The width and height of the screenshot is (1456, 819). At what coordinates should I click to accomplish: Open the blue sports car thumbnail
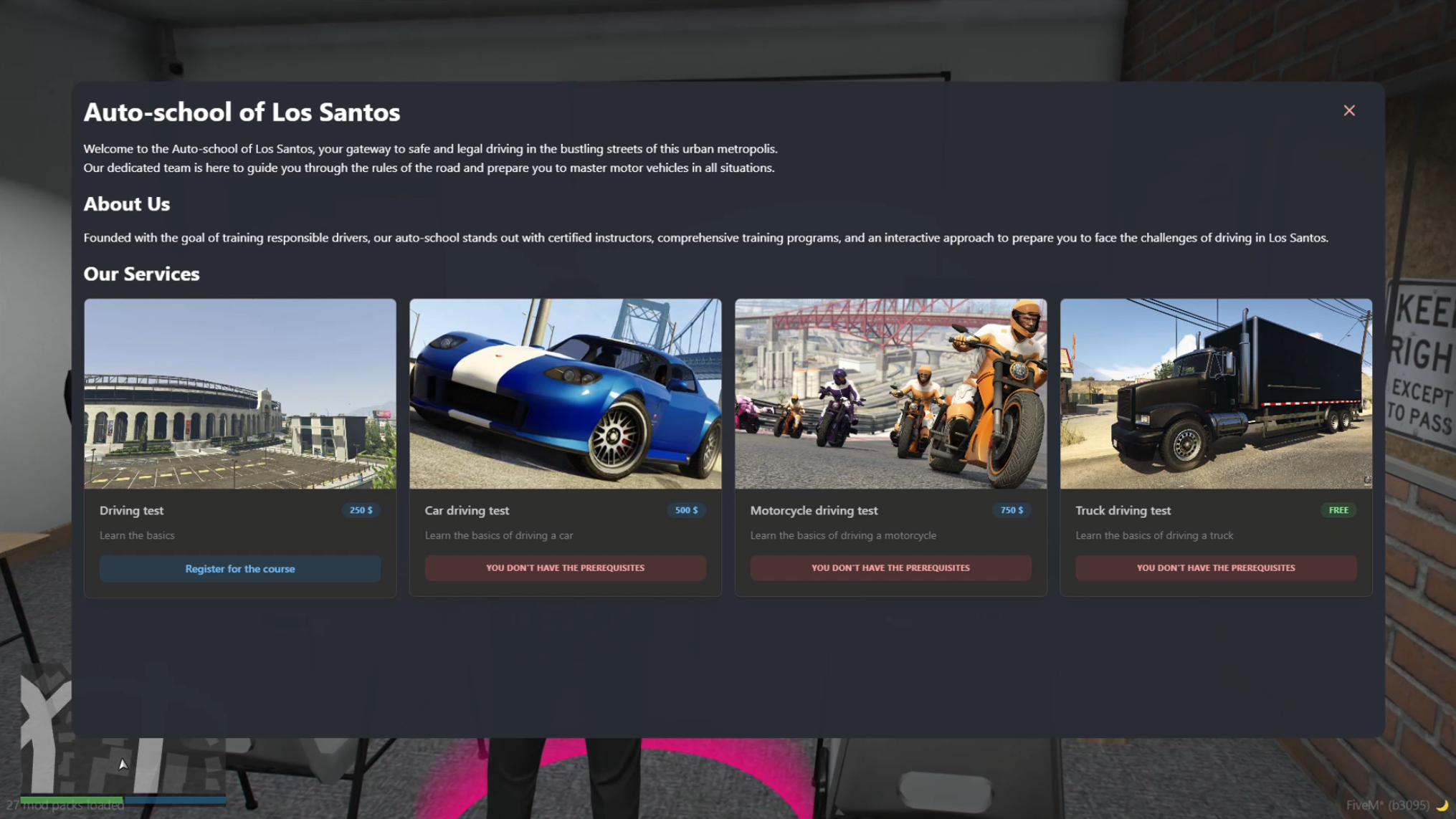pos(565,393)
